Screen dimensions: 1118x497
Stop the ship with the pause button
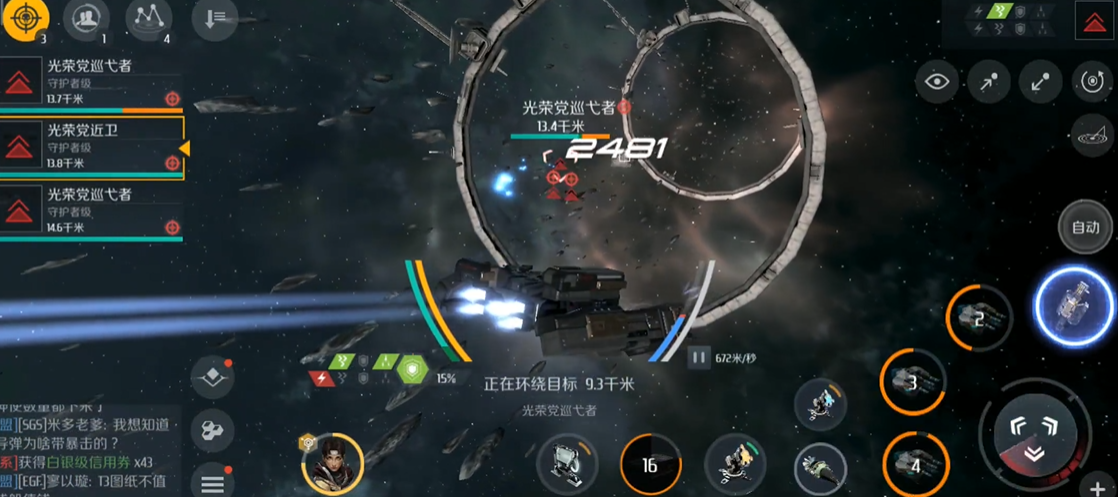click(698, 356)
